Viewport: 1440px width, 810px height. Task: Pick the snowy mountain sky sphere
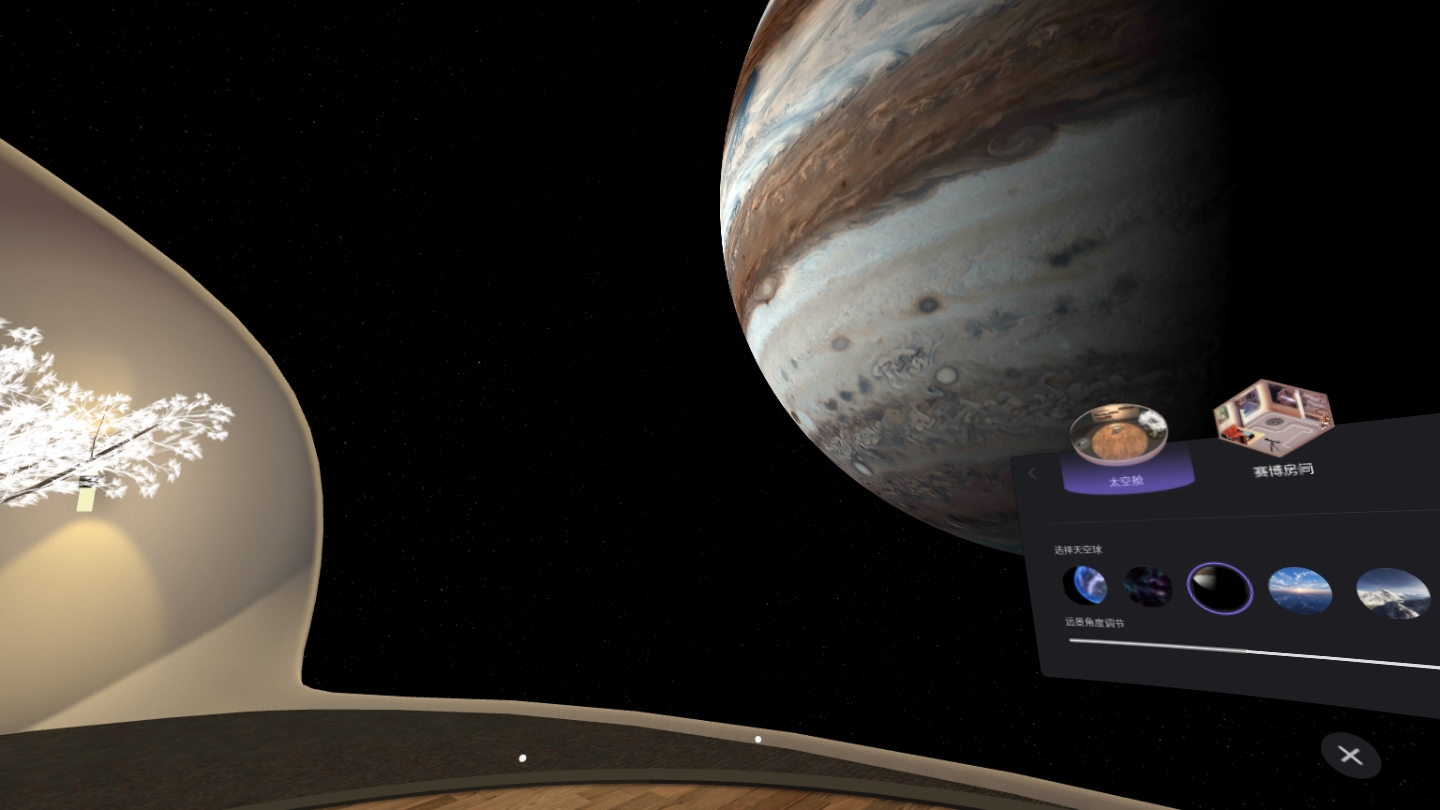pyautogui.click(x=1393, y=593)
